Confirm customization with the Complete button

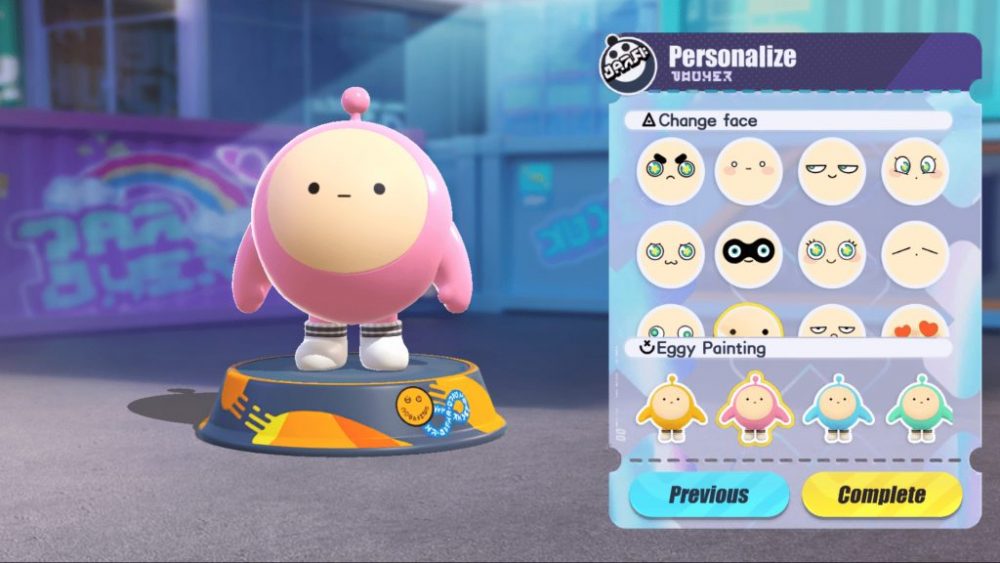pos(882,494)
